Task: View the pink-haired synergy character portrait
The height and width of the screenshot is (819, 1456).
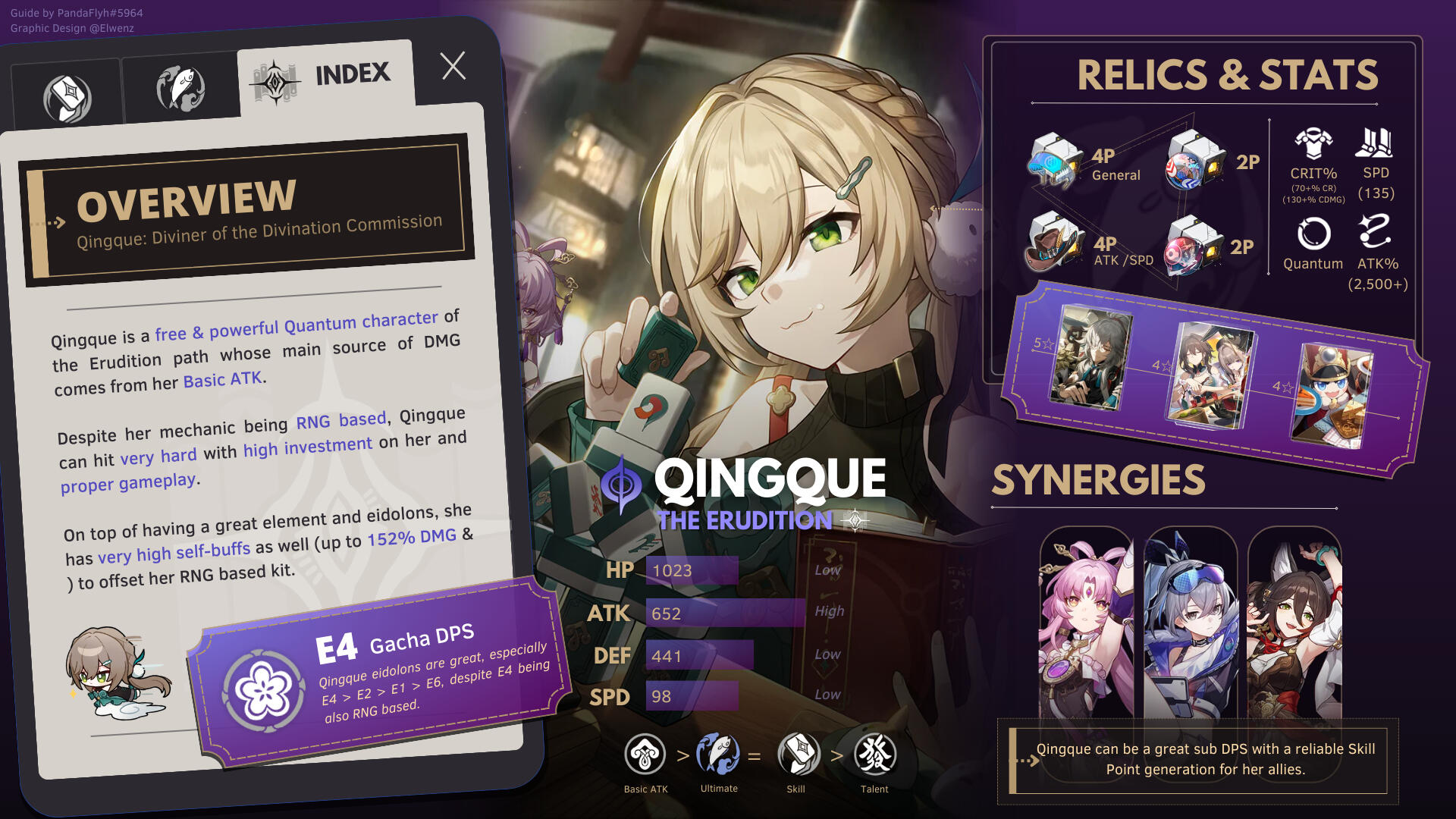Action: (1086, 623)
